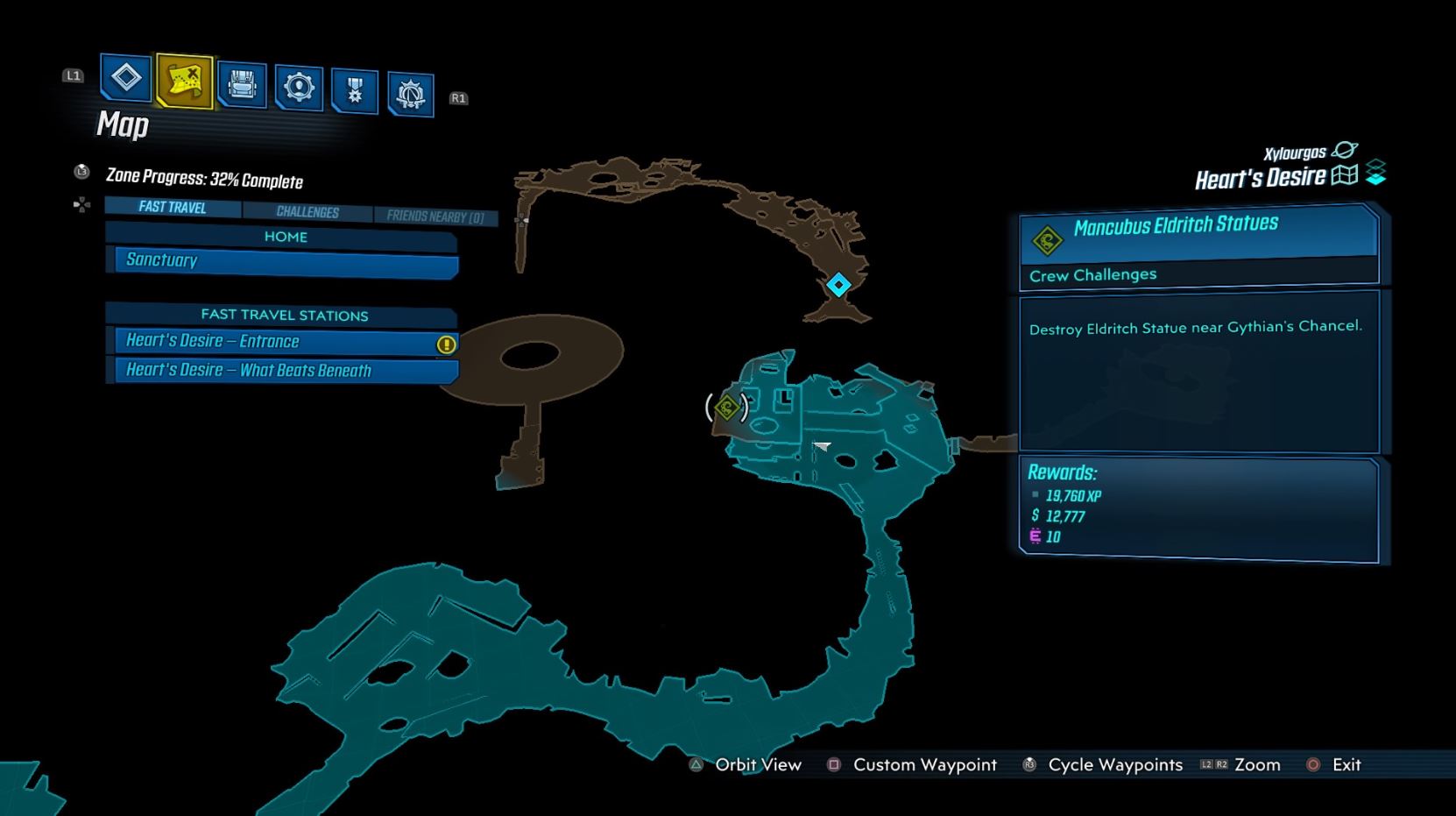
Task: Select the Fast Travel tab
Action: pyautogui.click(x=172, y=208)
